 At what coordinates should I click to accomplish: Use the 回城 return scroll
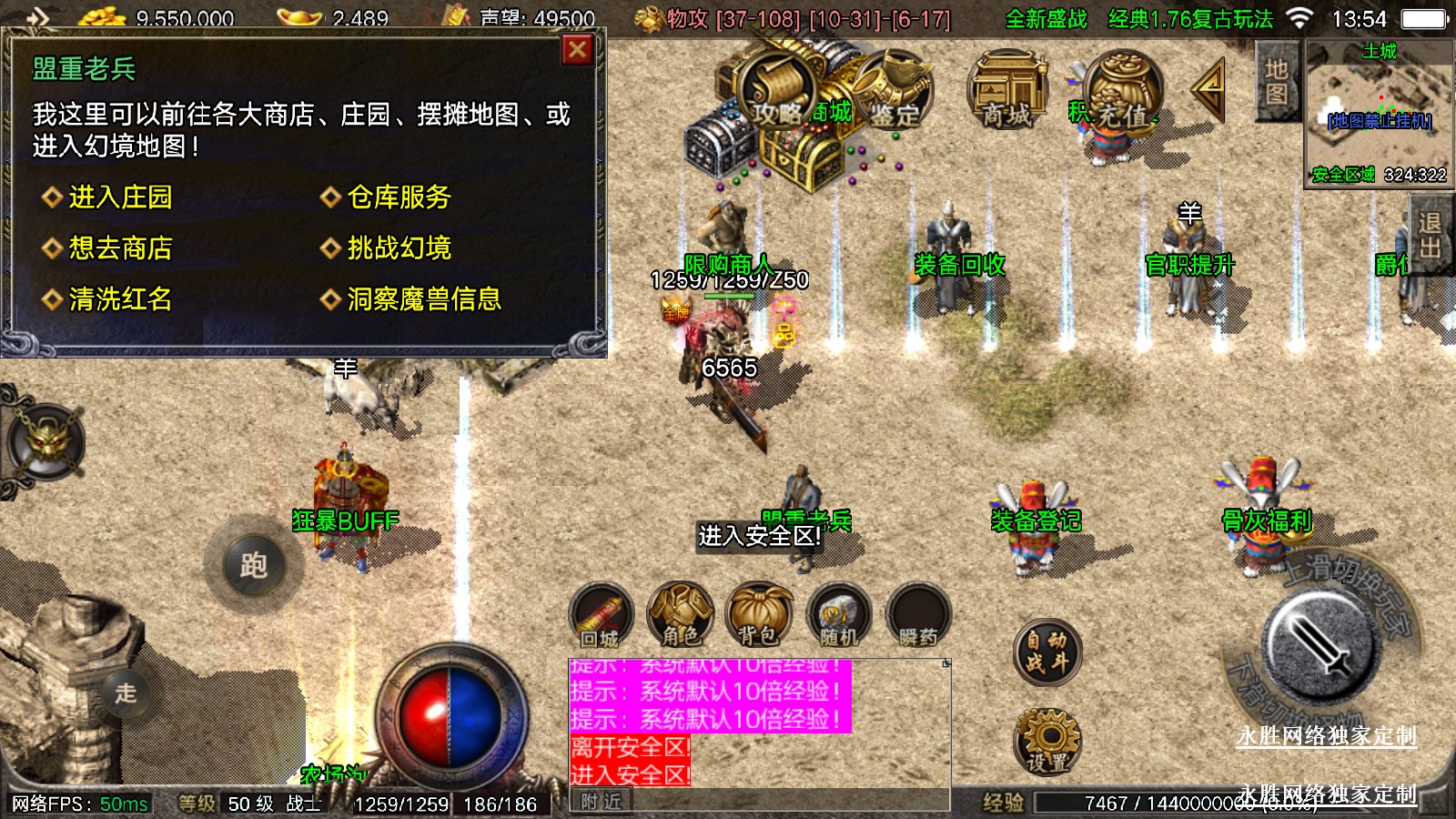click(x=601, y=616)
